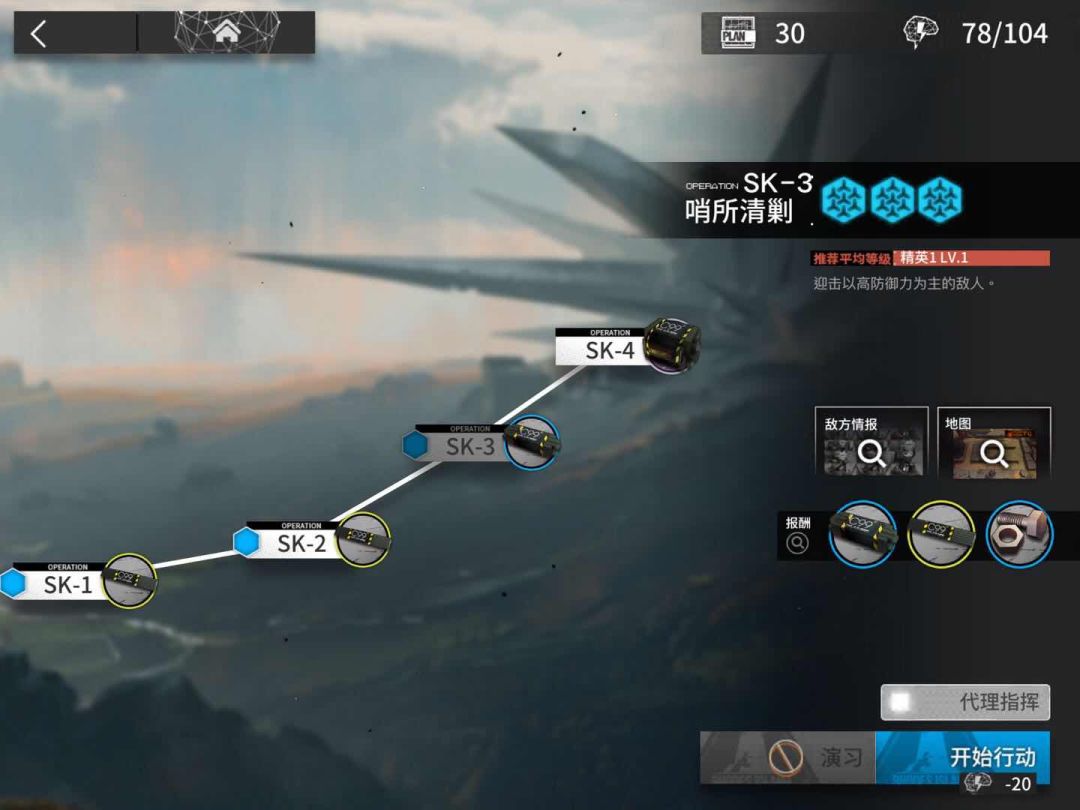Toggle auto deploy (代理指挥)
Image resolution: width=1080 pixels, height=810 pixels.
click(x=965, y=702)
